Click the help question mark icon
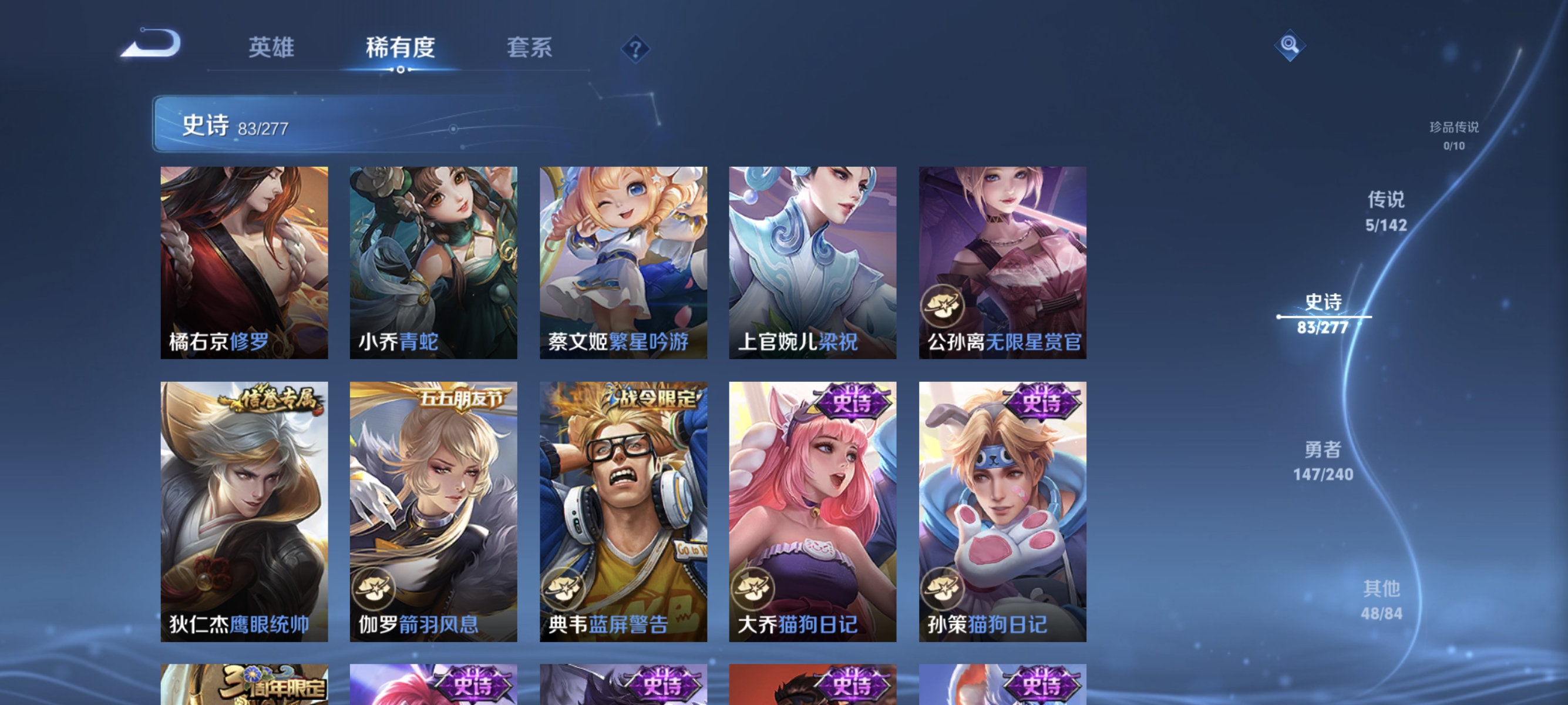Viewport: 1568px width, 705px height. 635,50
